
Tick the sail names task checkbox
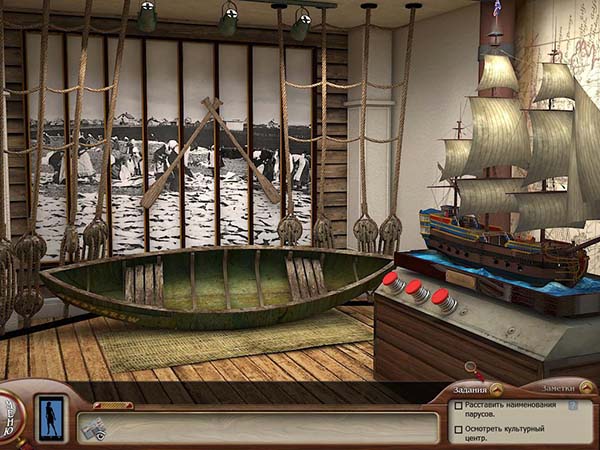458,406
